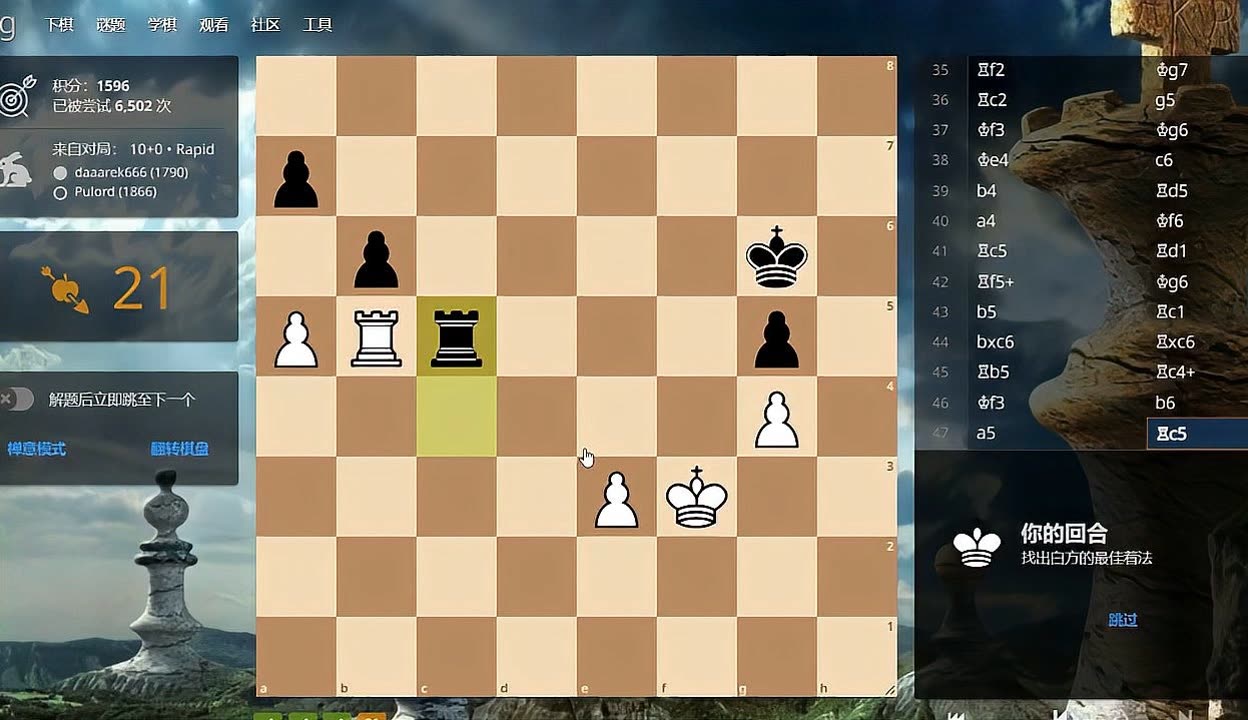Select the white rook on b5
Screen dimensions: 1248x720
[x=376, y=337]
